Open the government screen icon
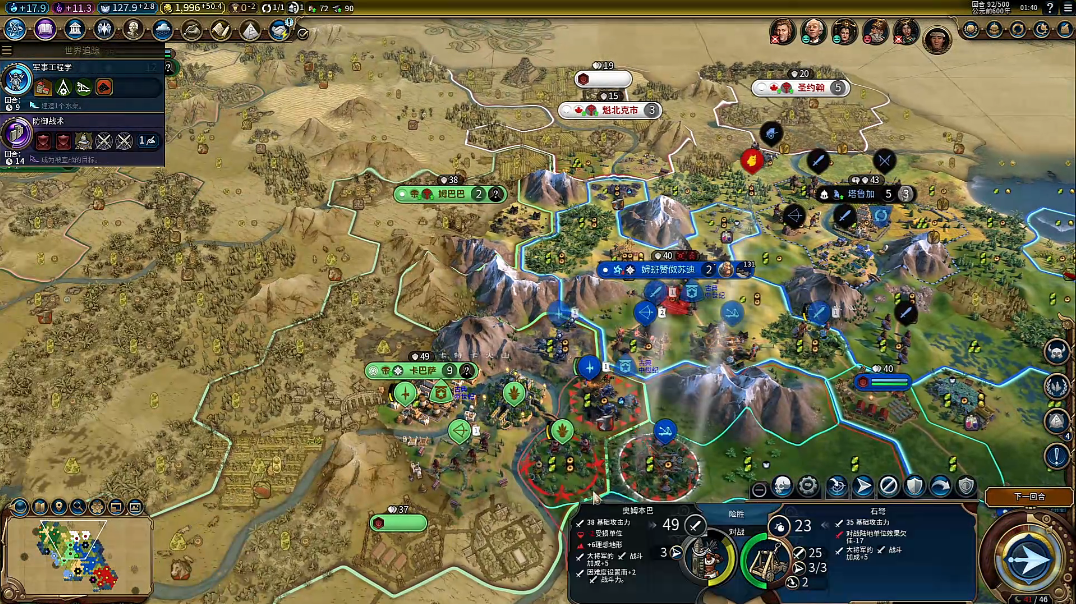This screenshot has height=604, width=1076. pos(75,29)
